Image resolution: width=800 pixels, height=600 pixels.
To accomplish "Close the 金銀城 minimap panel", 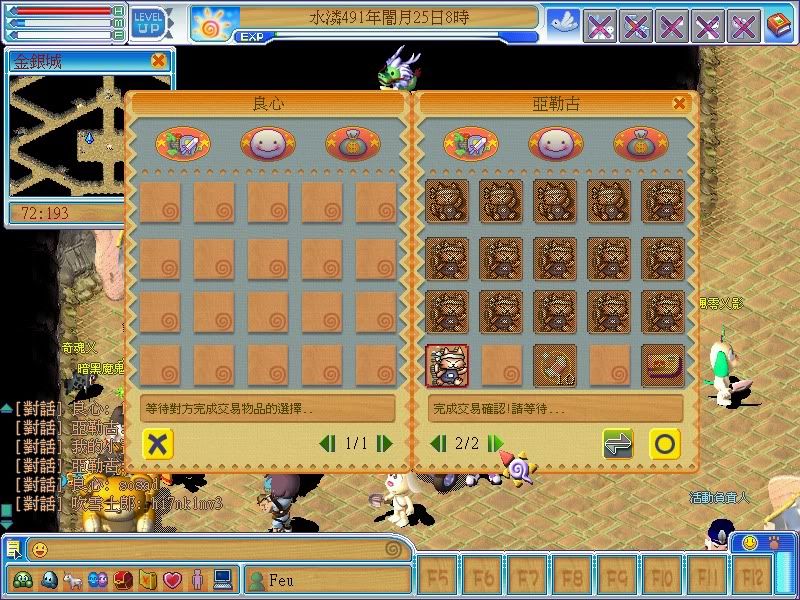I will tap(158, 61).
